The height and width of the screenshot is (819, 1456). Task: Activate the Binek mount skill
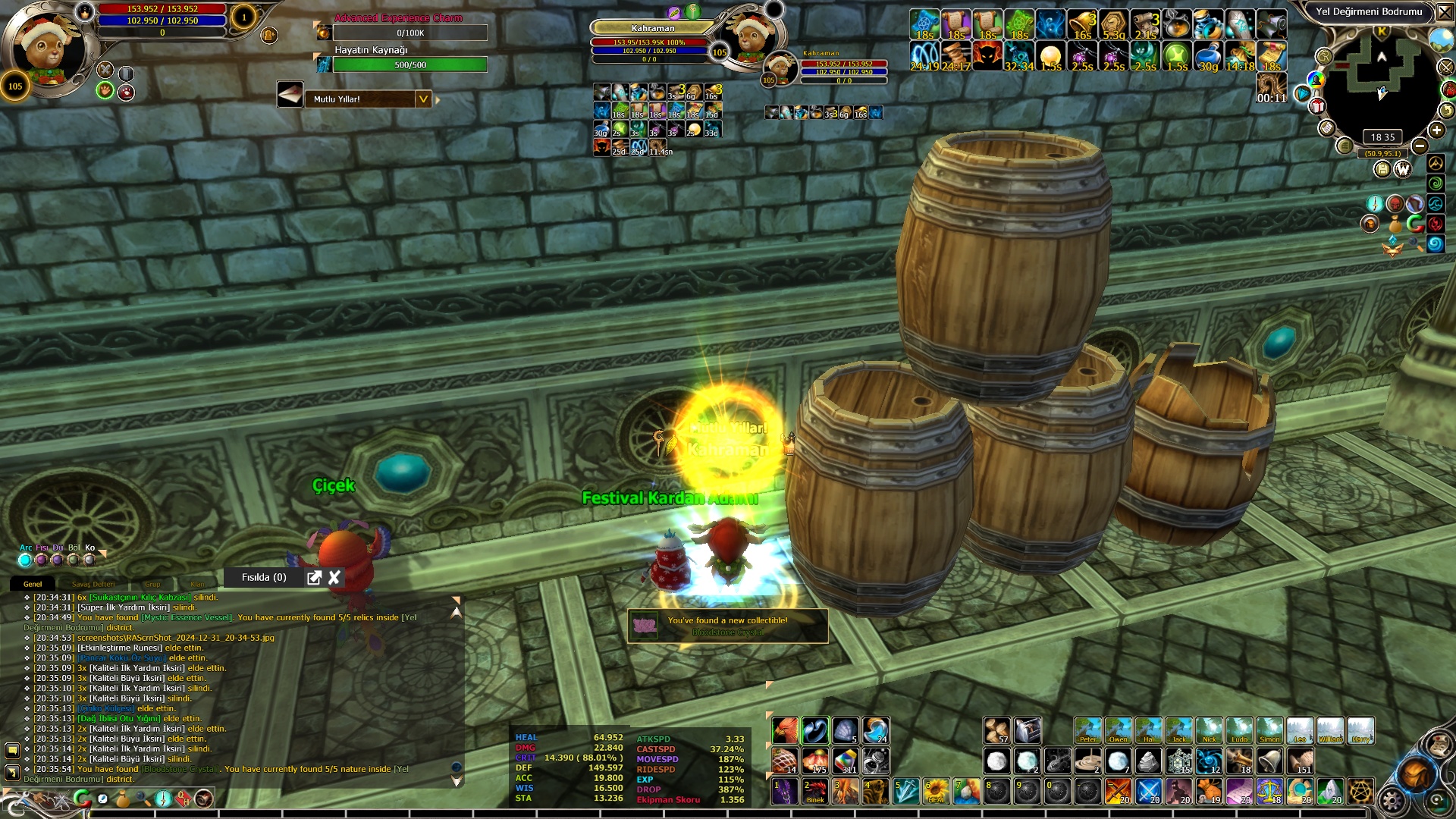click(x=815, y=791)
